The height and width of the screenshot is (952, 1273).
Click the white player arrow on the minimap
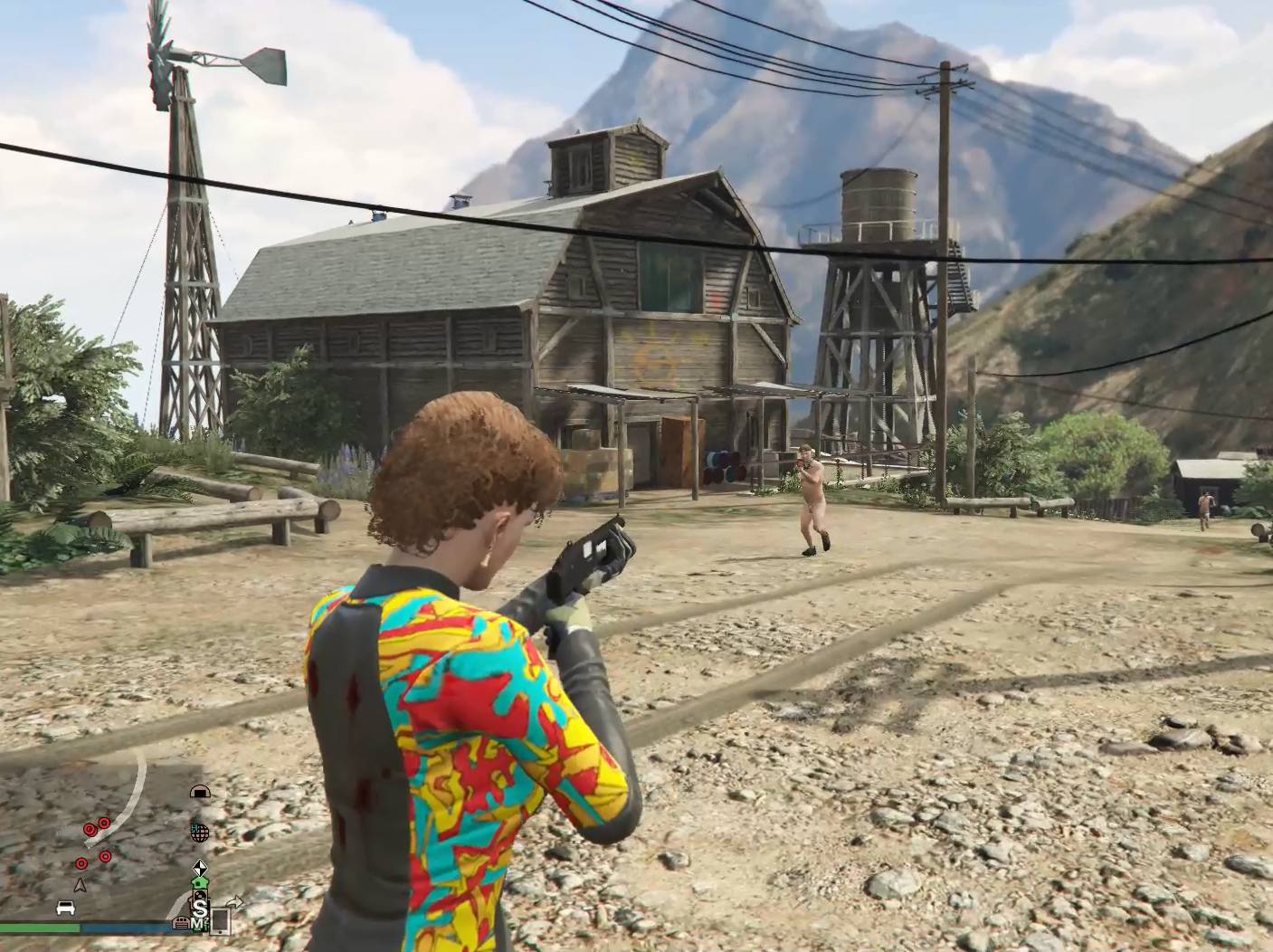point(81,887)
